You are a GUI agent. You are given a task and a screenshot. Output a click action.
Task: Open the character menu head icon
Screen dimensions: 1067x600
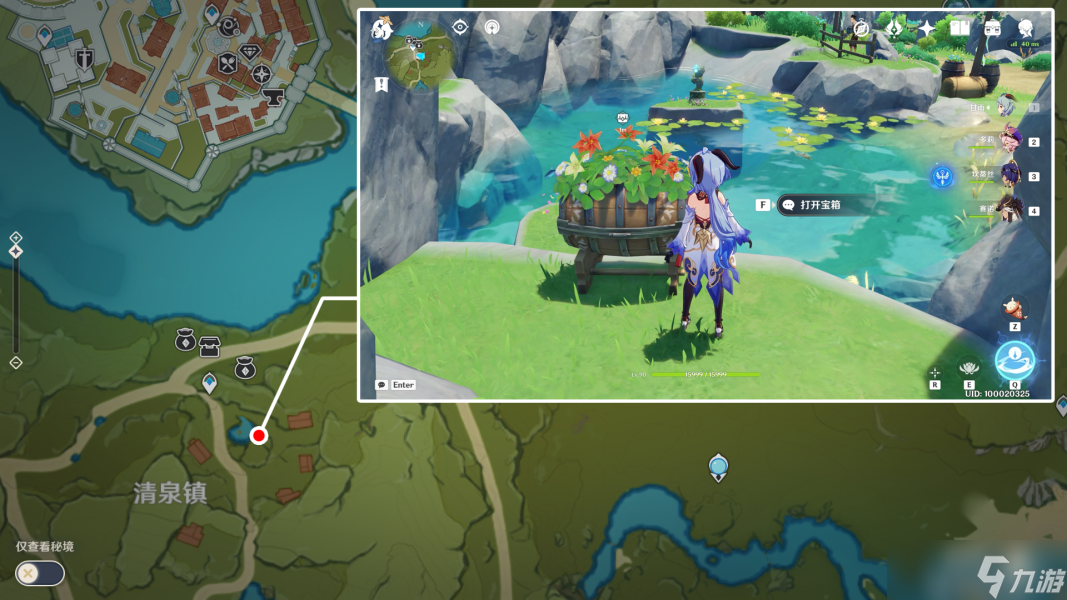click(1025, 28)
